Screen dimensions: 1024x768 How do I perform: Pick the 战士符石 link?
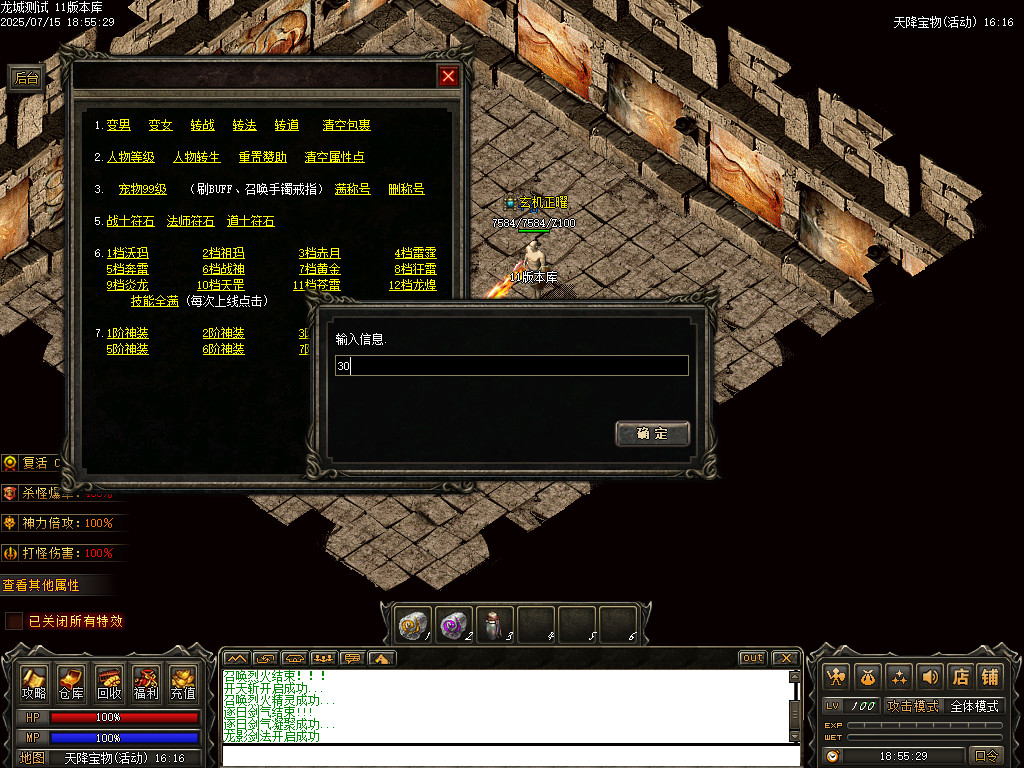coord(131,221)
